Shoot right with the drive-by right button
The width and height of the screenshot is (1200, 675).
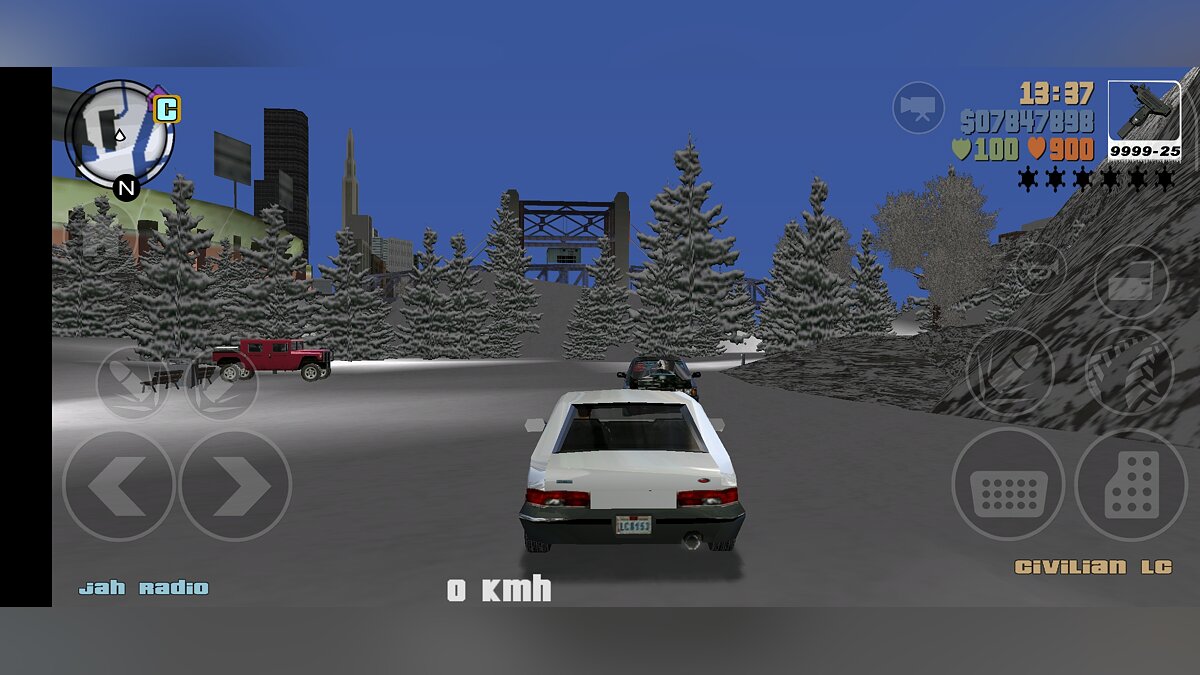pos(221,383)
